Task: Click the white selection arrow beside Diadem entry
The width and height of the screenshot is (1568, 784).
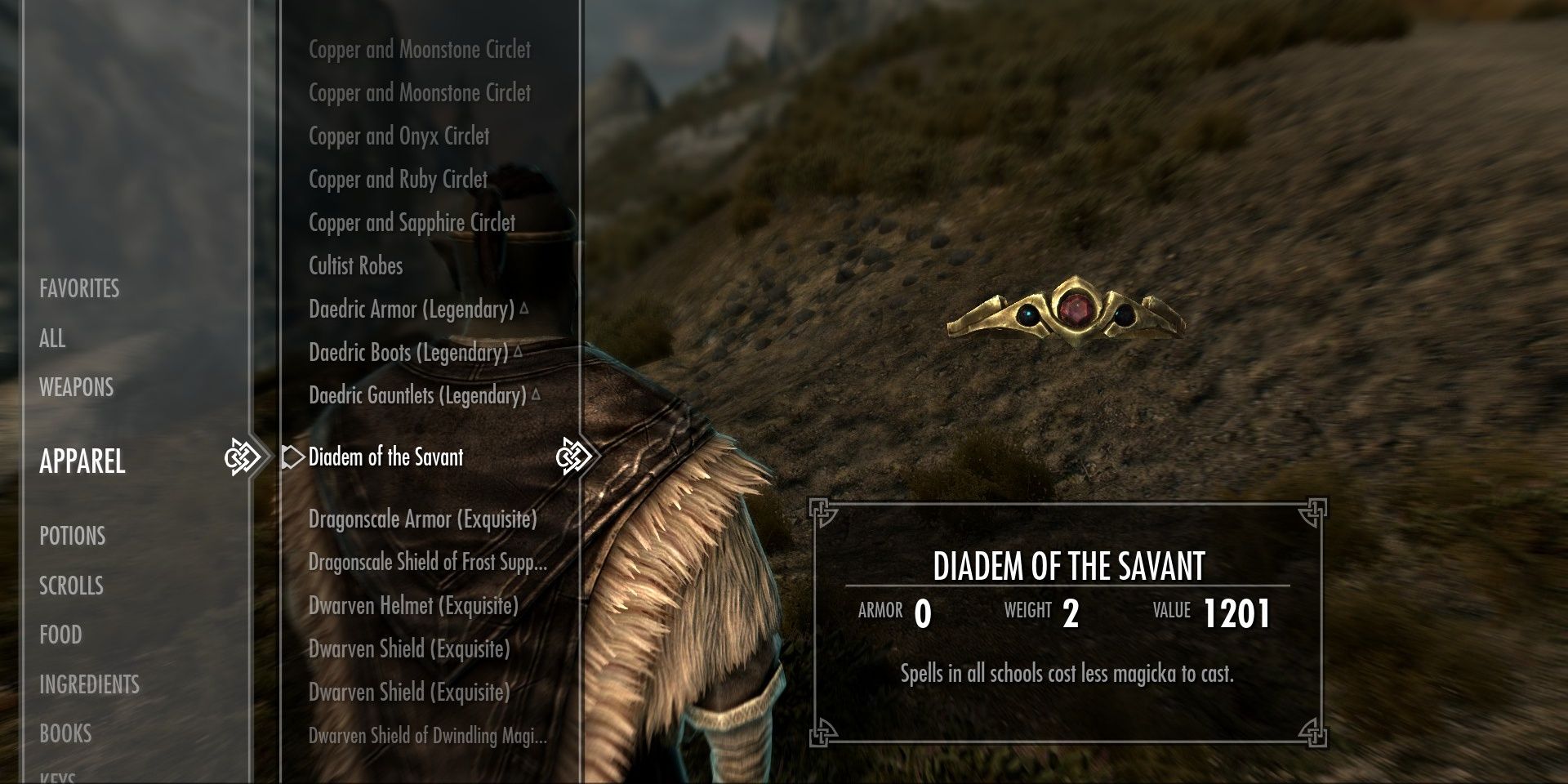Action: [x=292, y=458]
